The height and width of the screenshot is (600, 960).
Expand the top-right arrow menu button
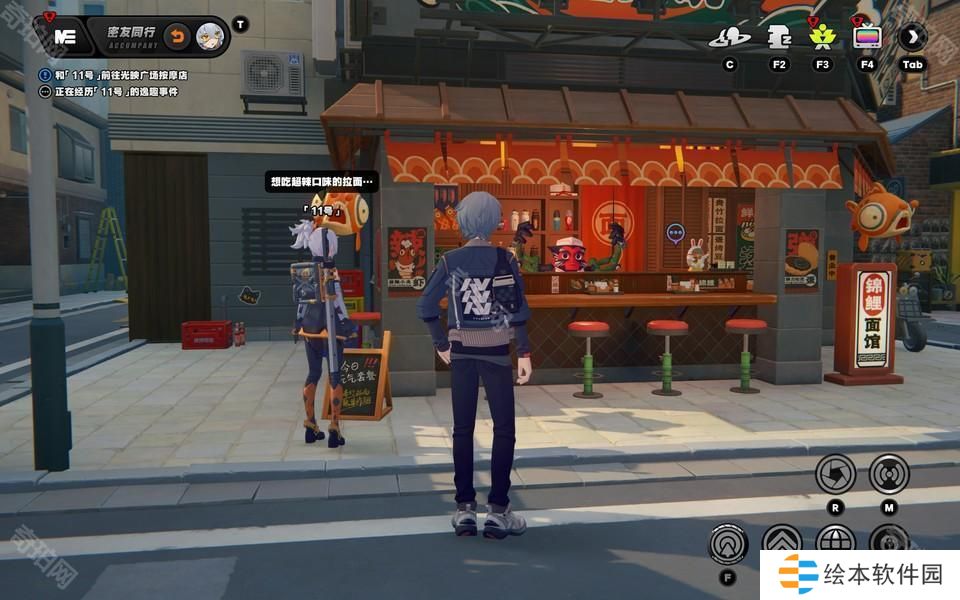point(912,38)
